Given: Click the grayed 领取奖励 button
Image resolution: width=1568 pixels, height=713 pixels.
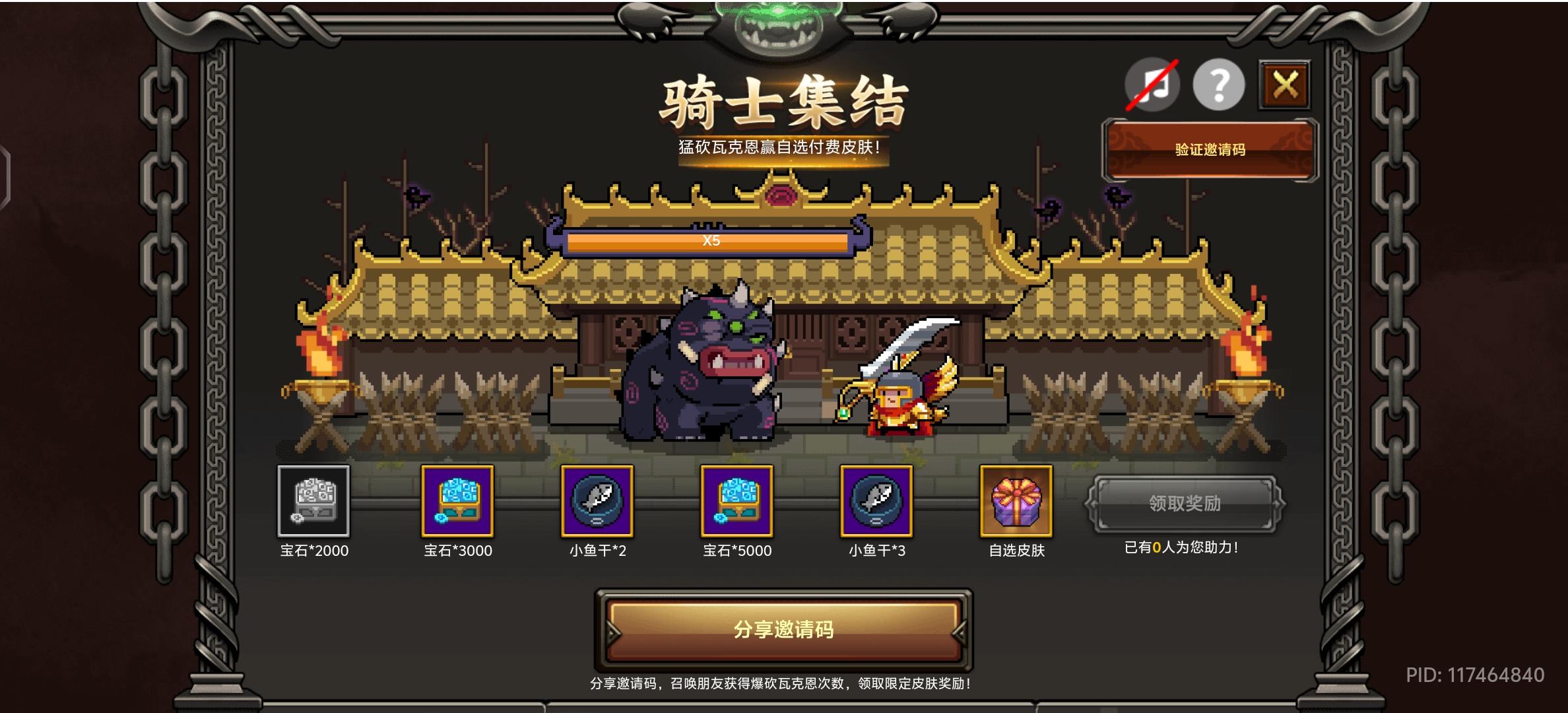Looking at the screenshot, I should pos(1187,504).
